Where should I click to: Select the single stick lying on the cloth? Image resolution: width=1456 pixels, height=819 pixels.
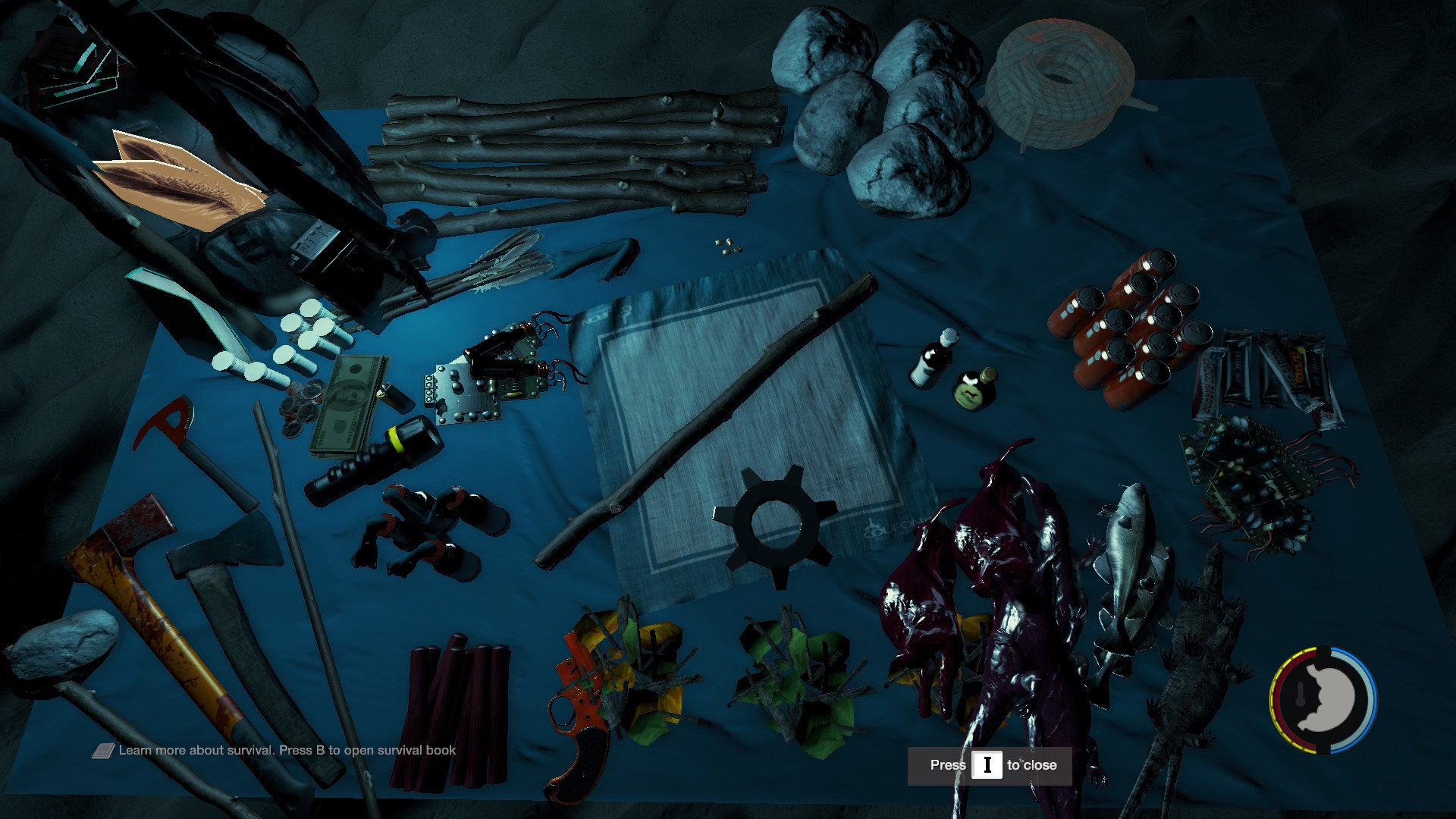705,425
